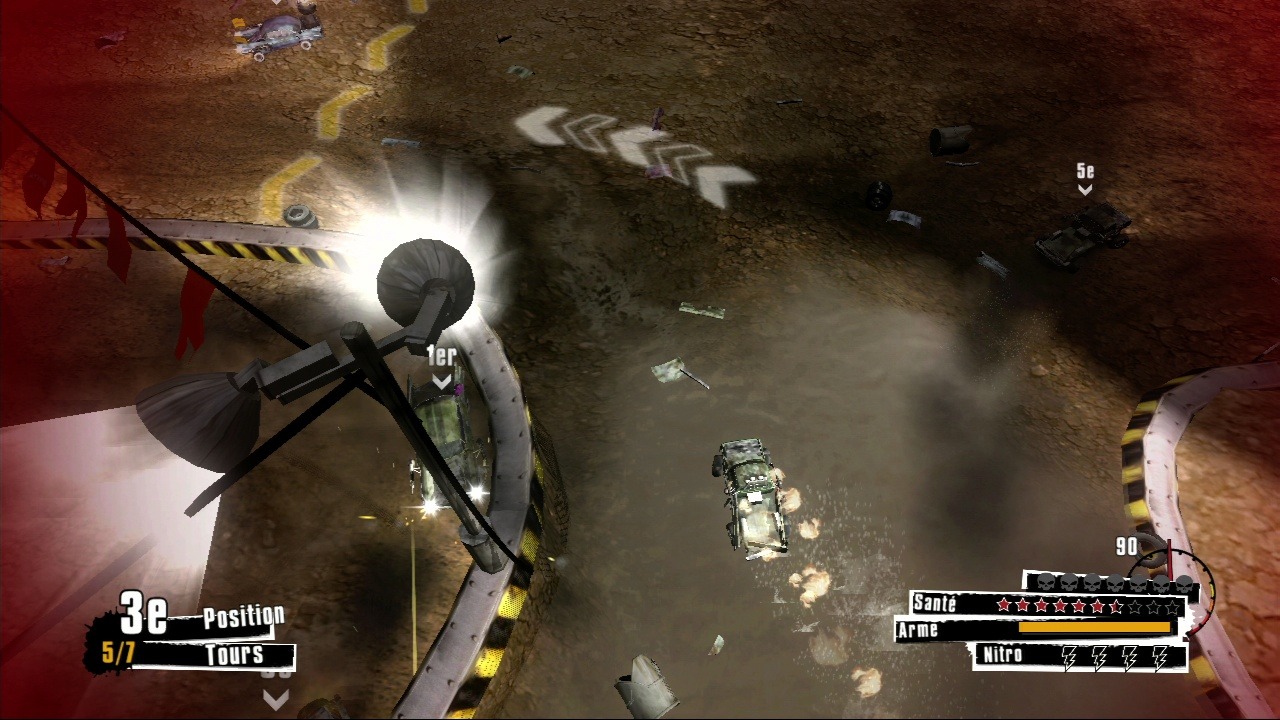Viewport: 1280px width, 720px height.
Task: Select the Position panel label
Action: tap(243, 615)
